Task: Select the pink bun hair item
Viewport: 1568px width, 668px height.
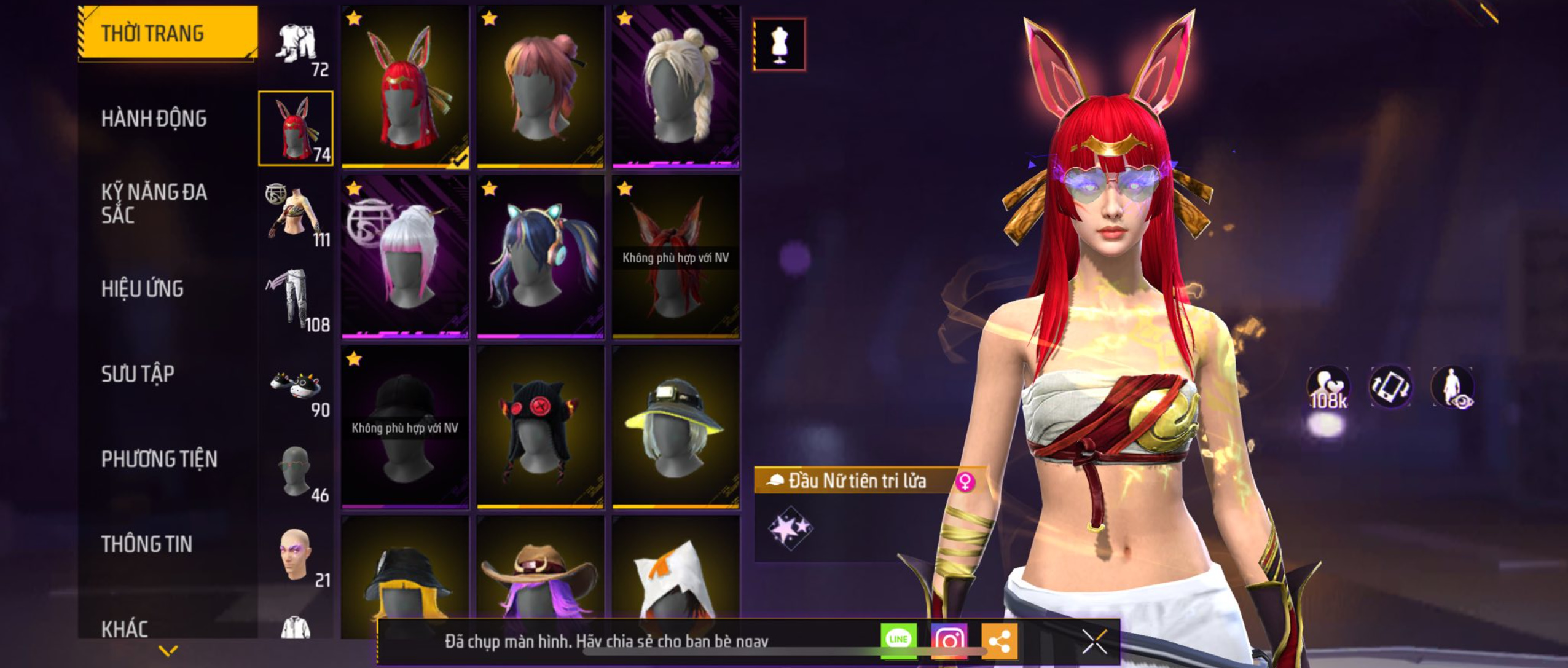Action: coord(541,86)
